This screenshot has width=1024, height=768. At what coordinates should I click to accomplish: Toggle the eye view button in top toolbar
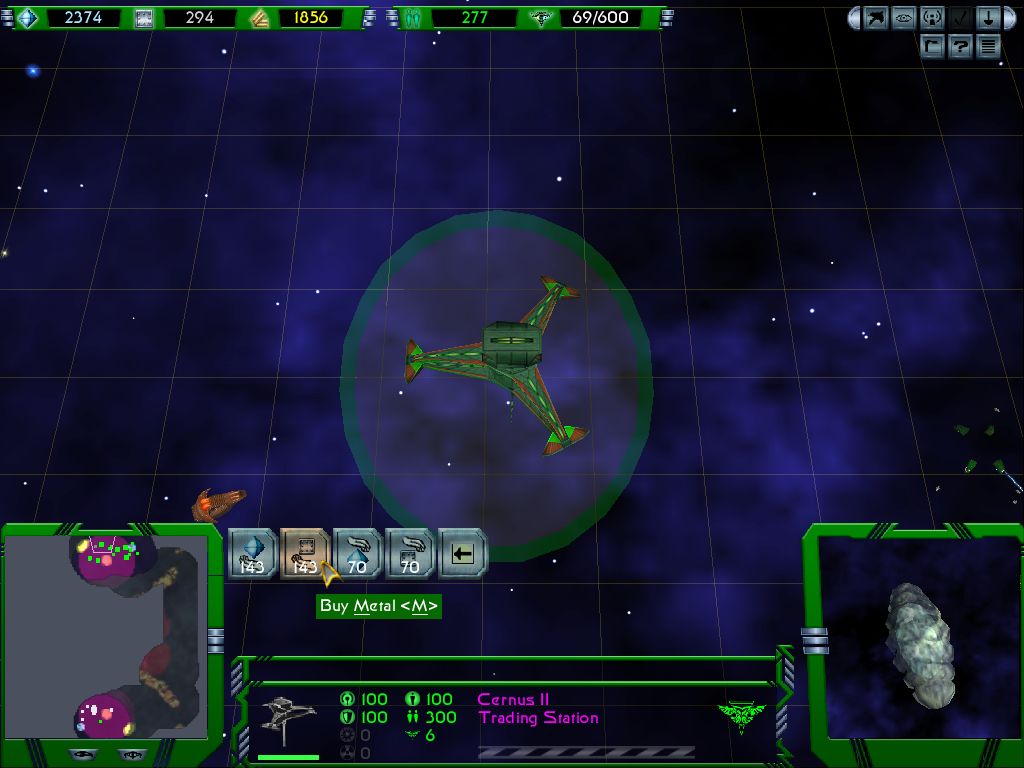tap(904, 18)
